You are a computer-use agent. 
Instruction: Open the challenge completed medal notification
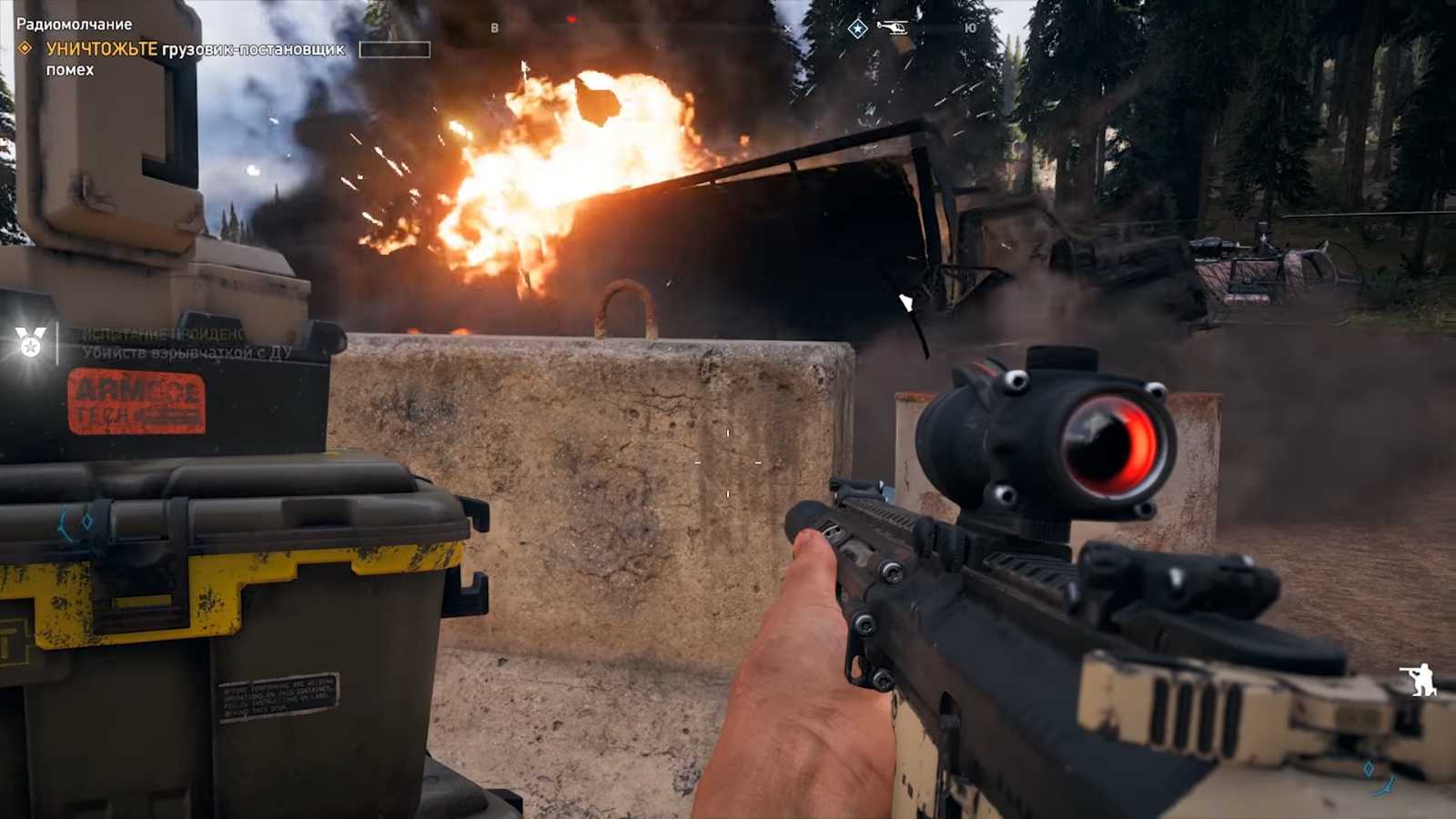click(x=32, y=342)
